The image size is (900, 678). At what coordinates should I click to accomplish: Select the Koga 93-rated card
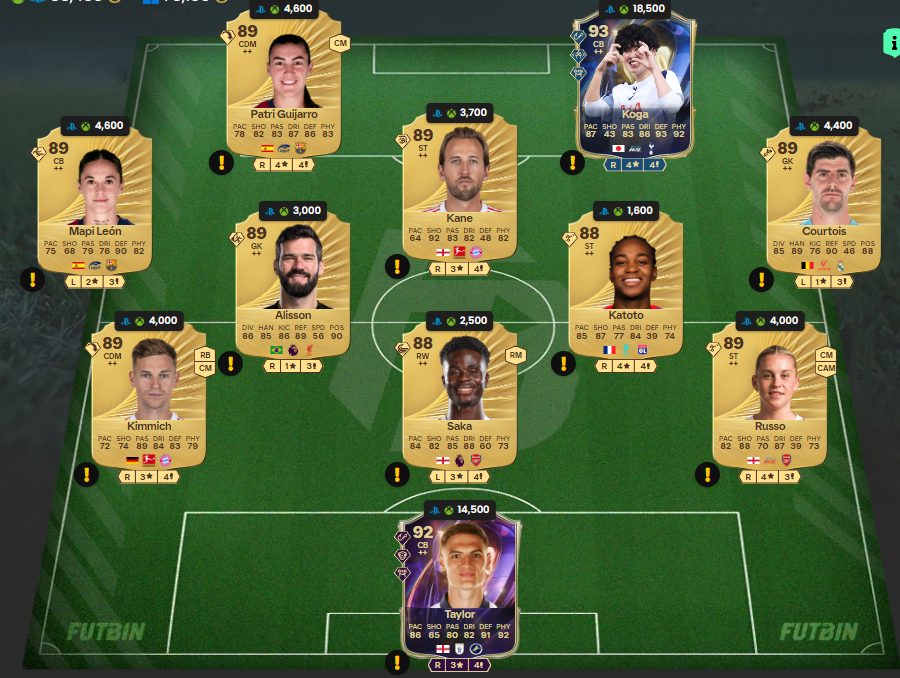(635, 90)
